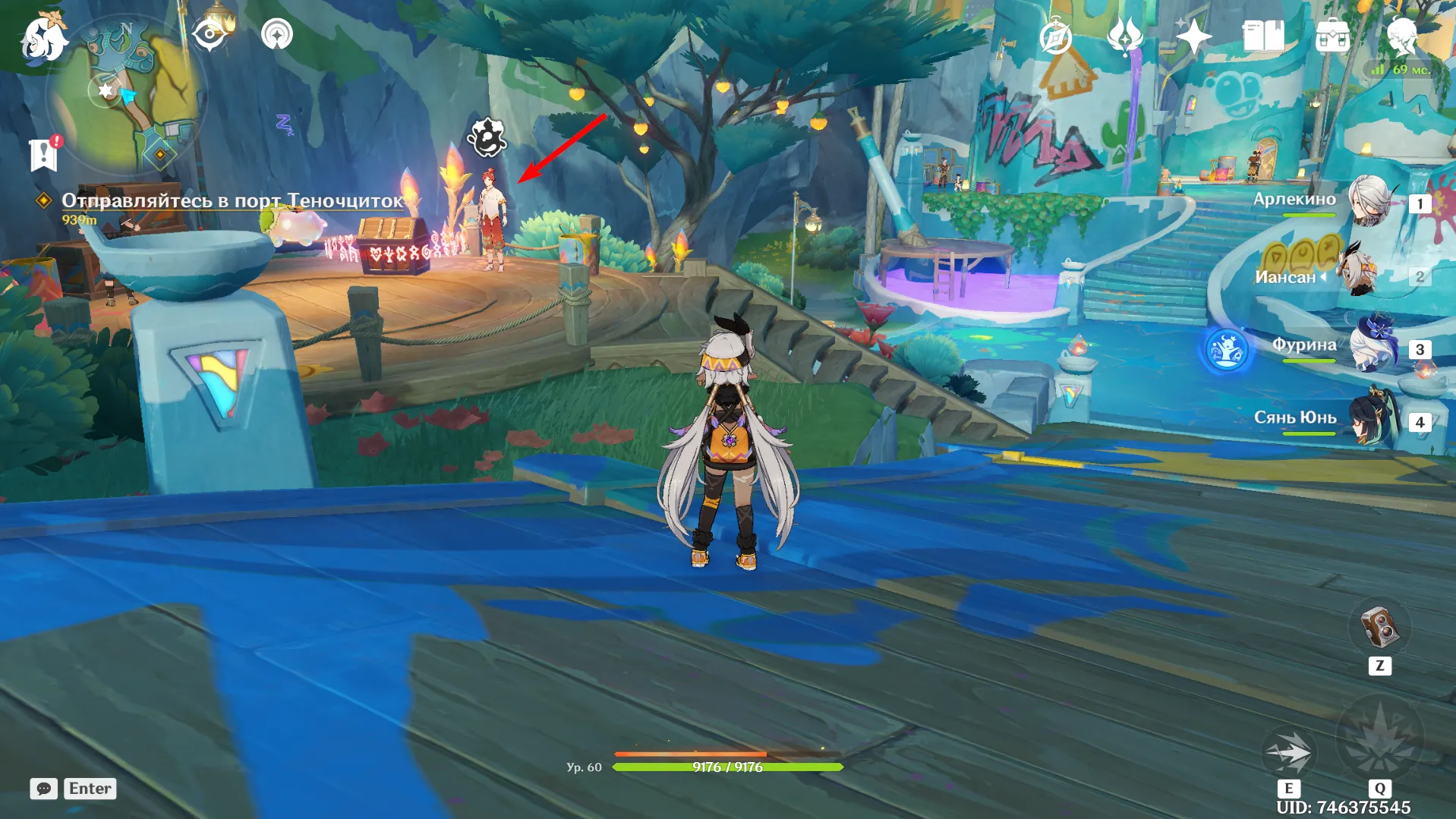
Task: Open the character profile icon
Action: click(1401, 36)
